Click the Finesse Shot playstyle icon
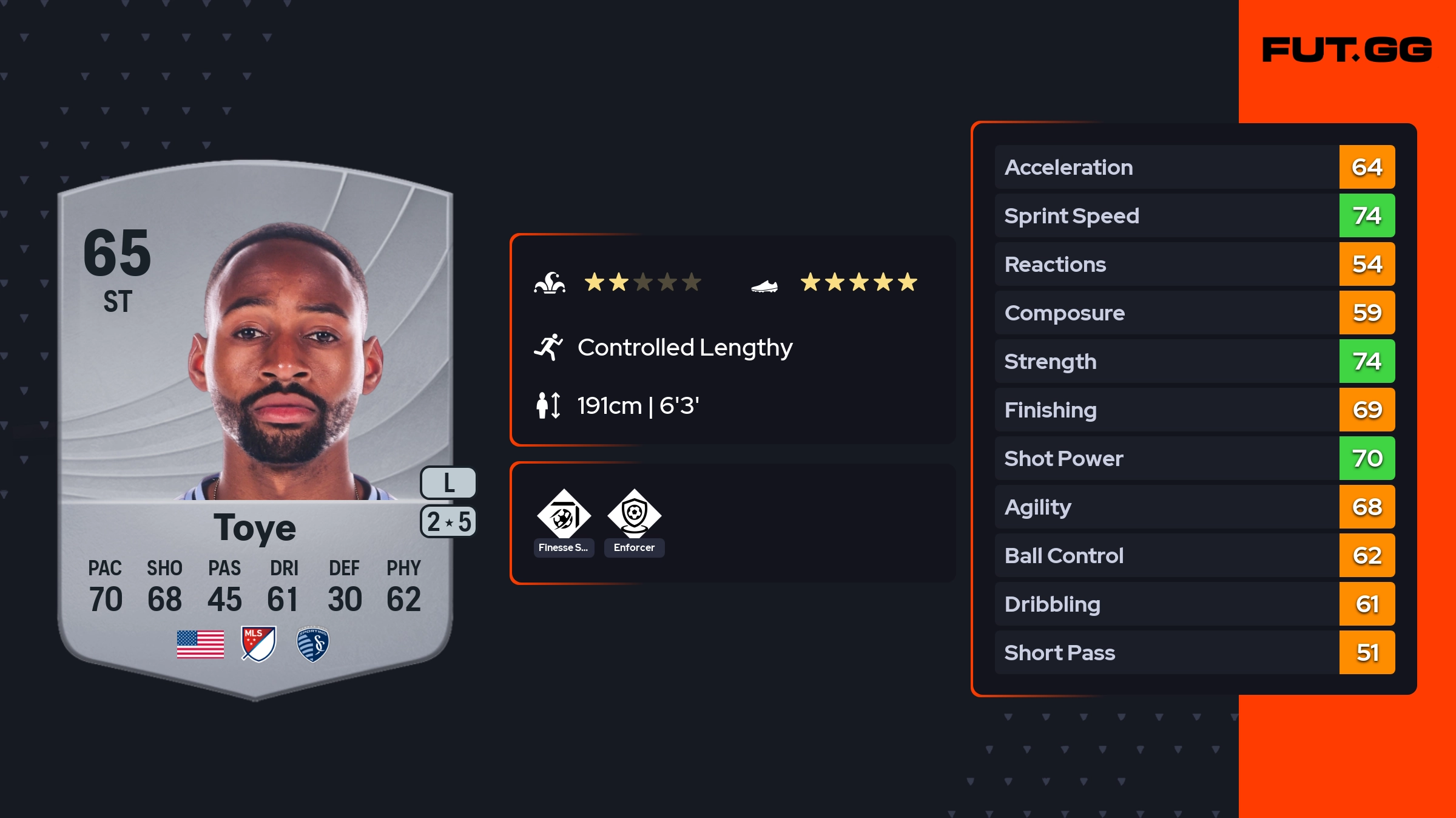This screenshot has height=818, width=1456. pyautogui.click(x=564, y=516)
